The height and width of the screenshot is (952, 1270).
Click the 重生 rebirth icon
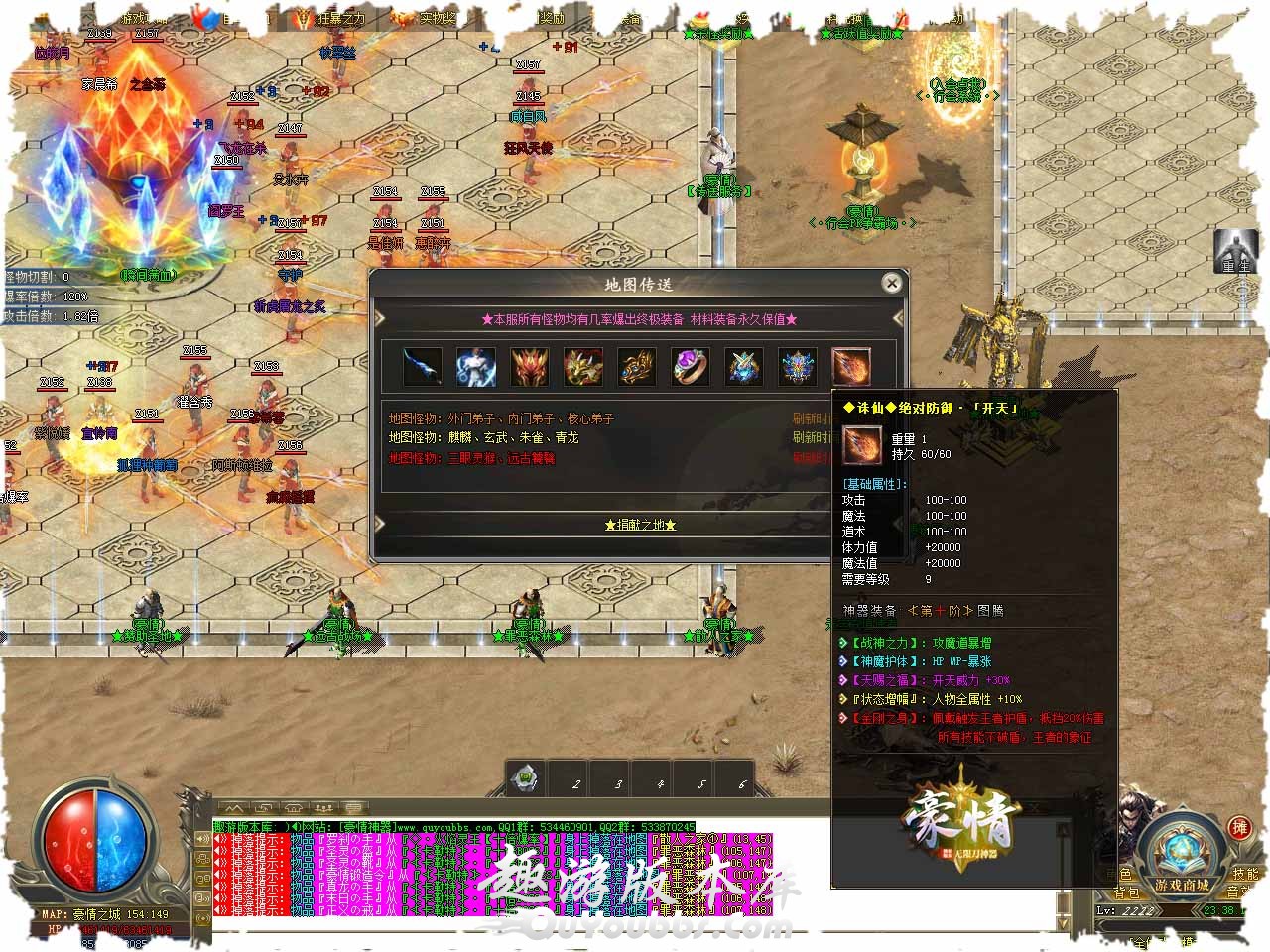tap(1236, 252)
